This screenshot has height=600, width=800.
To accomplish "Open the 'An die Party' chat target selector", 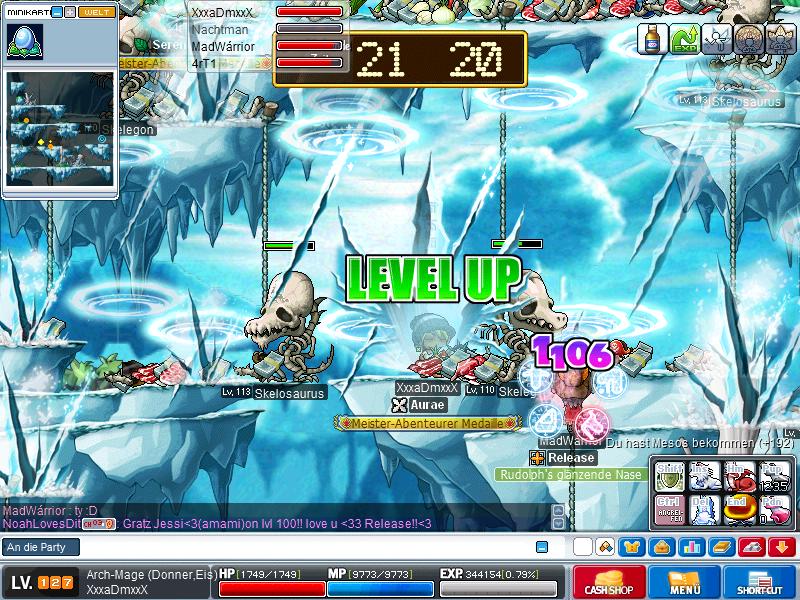I will click(41, 547).
